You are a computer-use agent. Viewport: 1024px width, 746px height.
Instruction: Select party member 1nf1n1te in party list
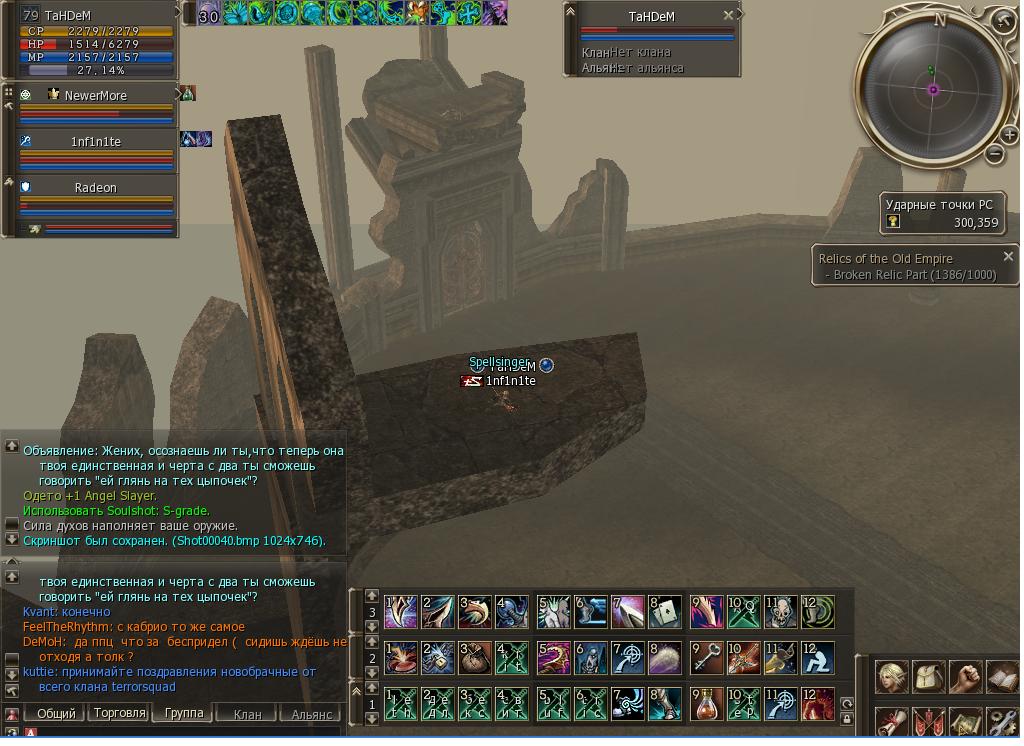(95, 142)
